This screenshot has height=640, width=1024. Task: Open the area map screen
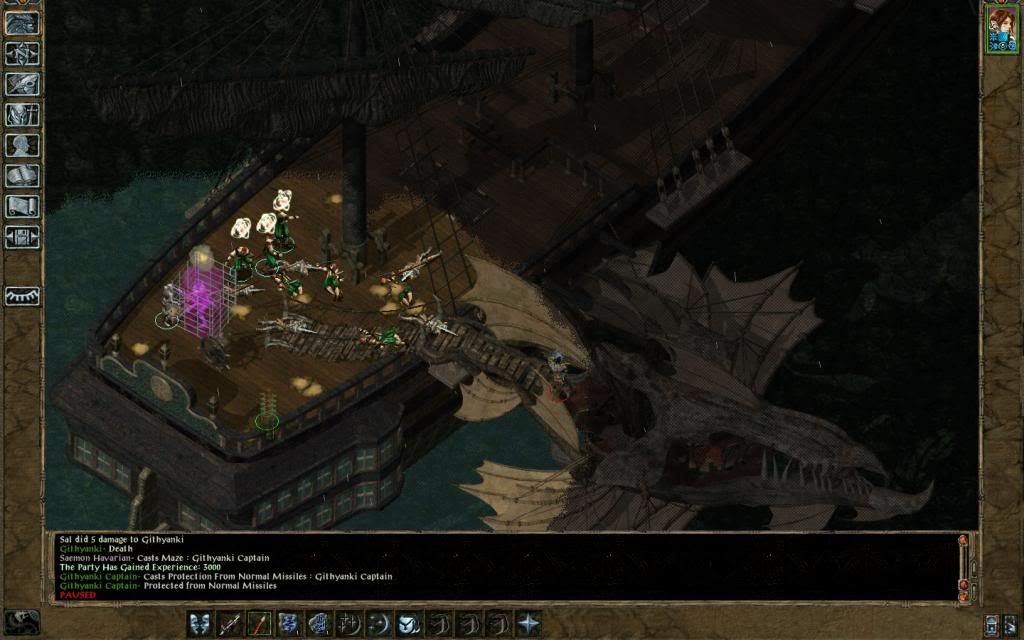coord(22,53)
